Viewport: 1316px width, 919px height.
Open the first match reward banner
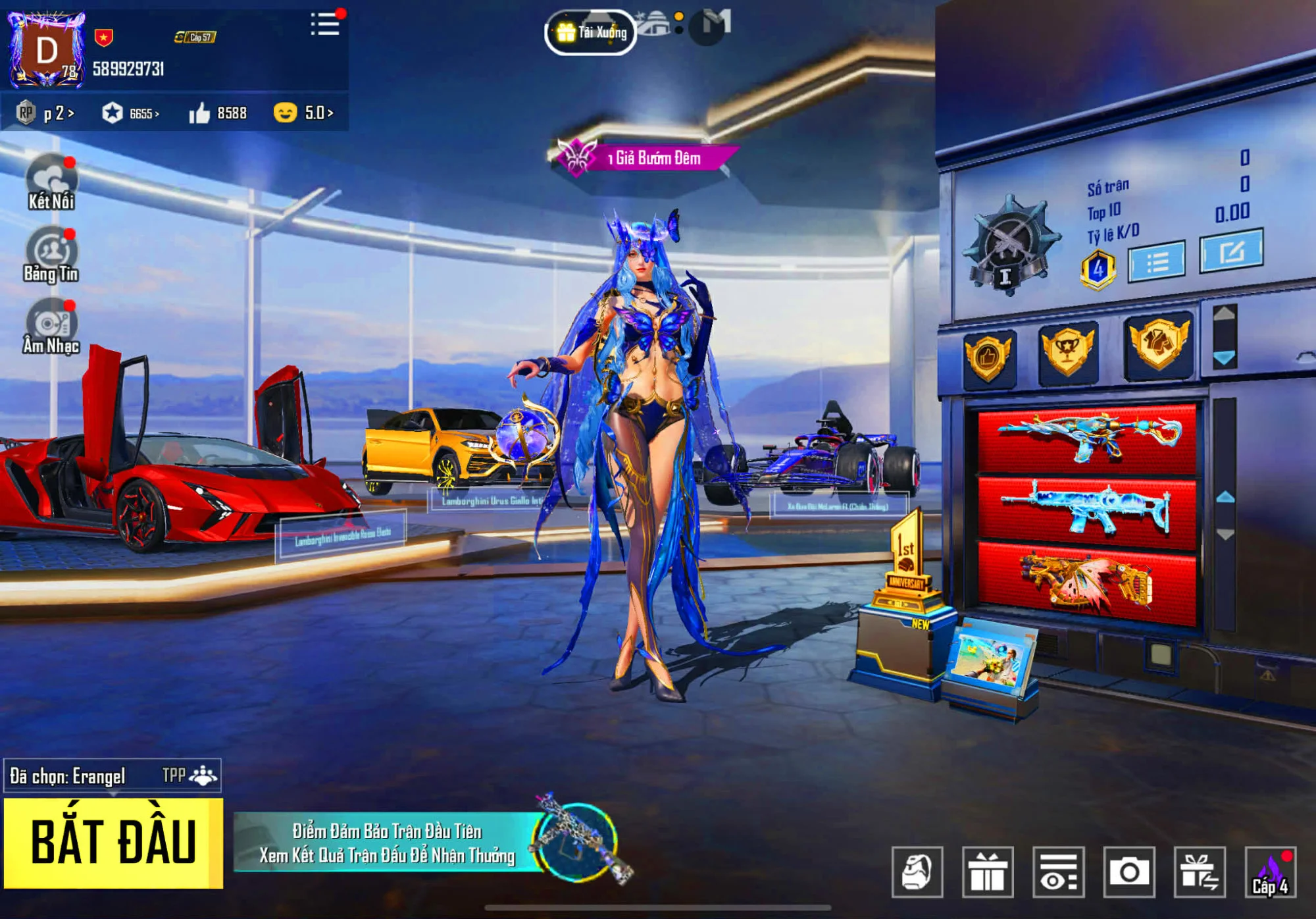(x=388, y=843)
